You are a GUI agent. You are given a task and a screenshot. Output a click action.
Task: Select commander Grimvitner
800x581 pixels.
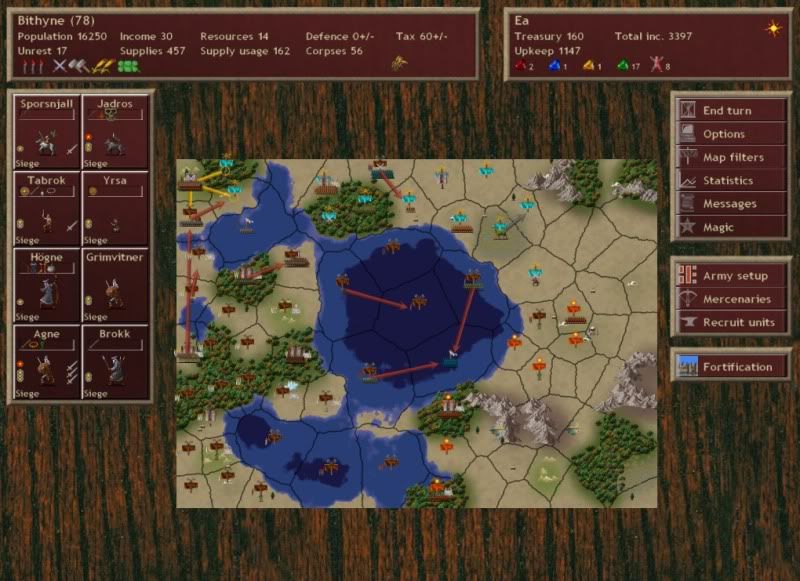115,287
